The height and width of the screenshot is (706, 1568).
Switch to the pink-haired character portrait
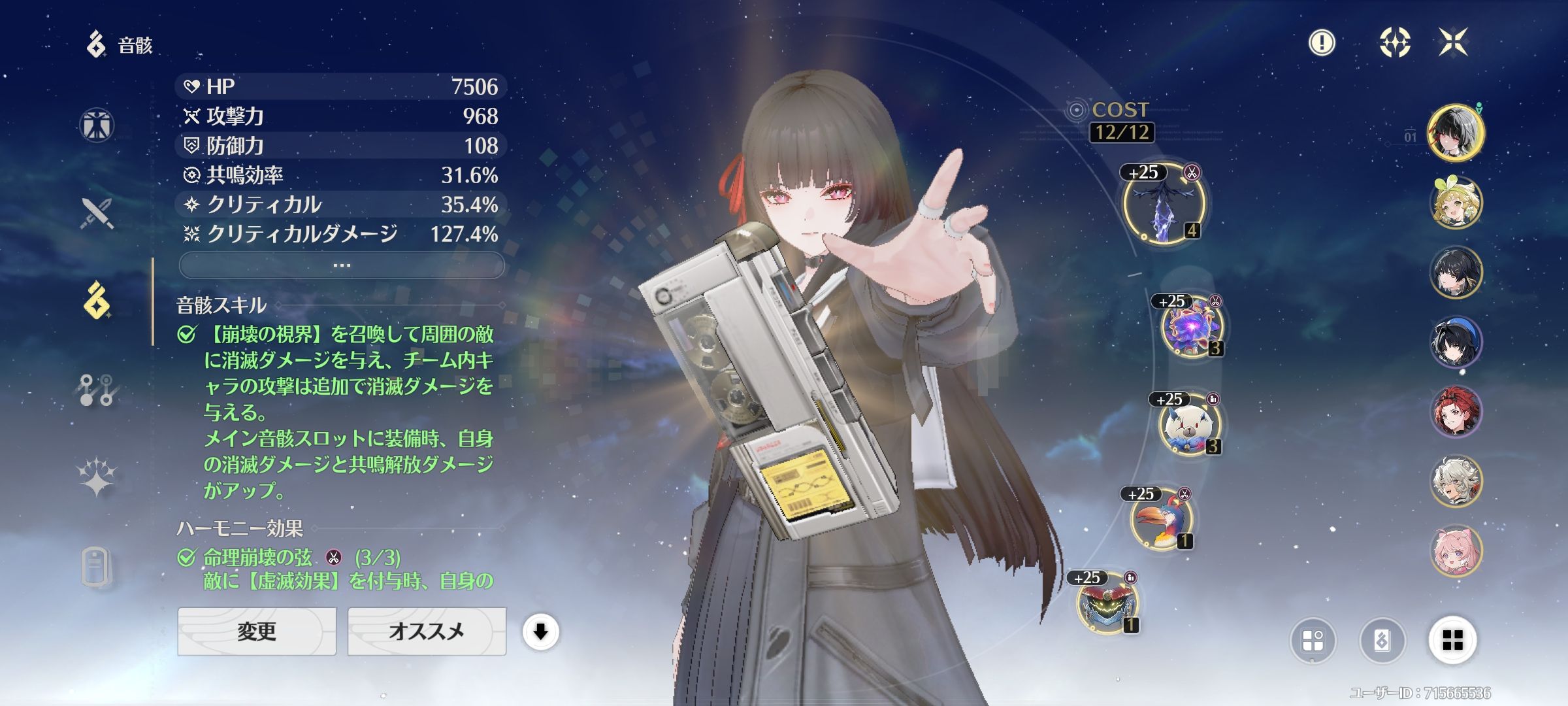(x=1455, y=550)
